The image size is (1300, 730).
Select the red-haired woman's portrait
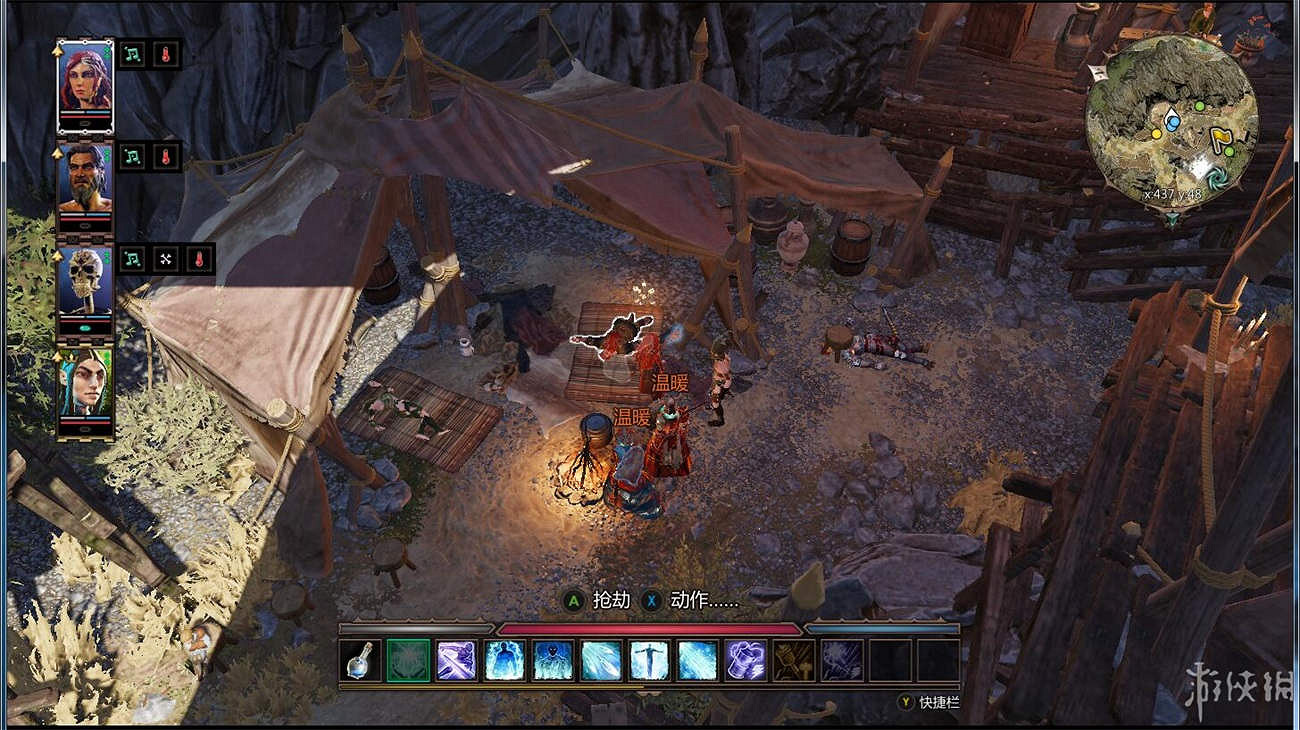click(85, 80)
